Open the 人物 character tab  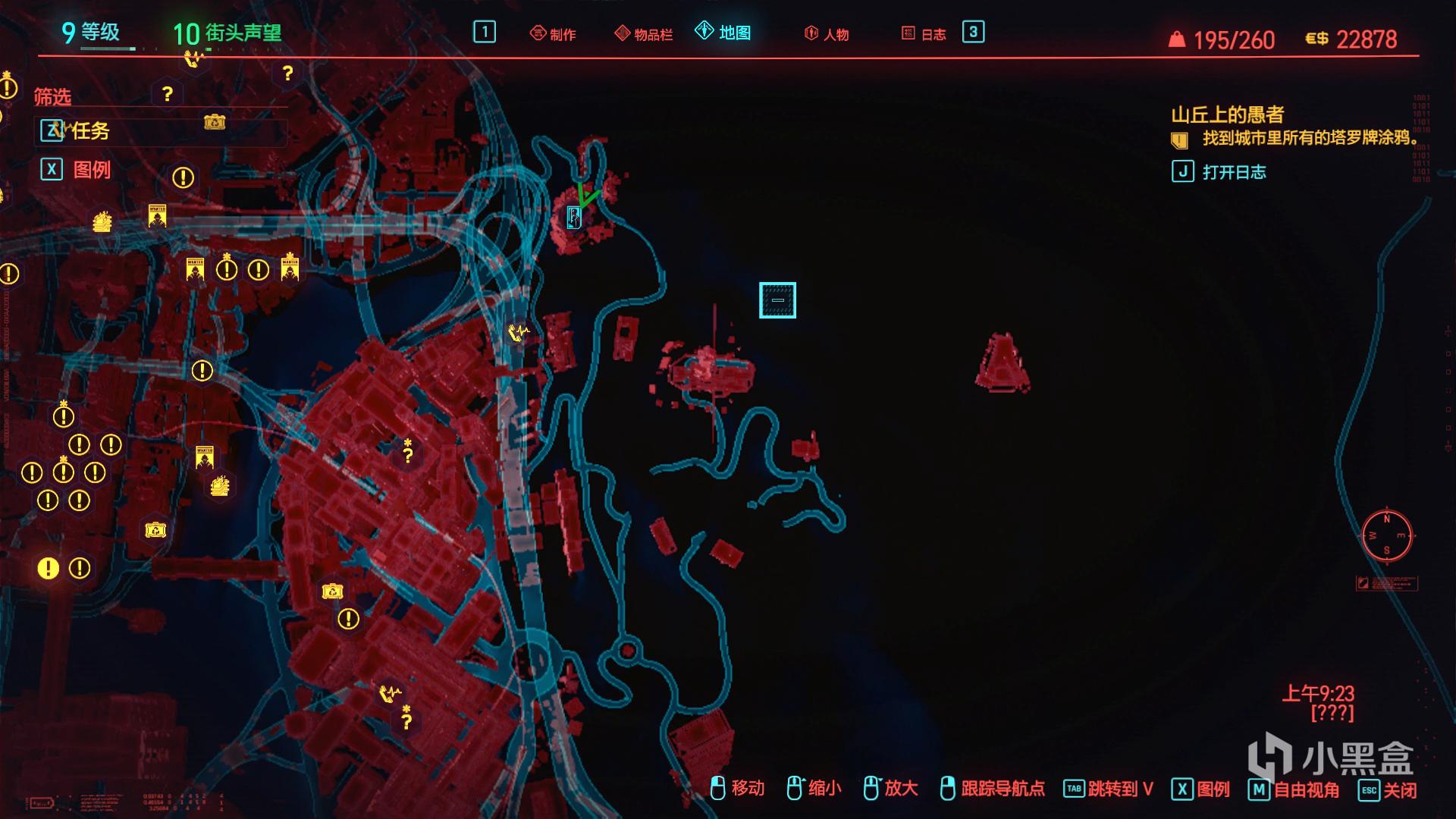(x=827, y=34)
